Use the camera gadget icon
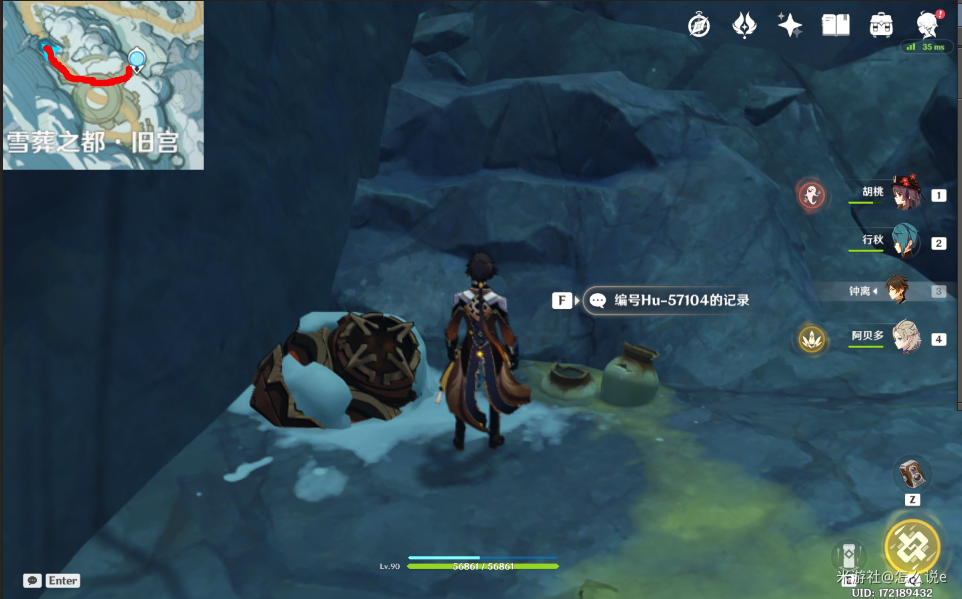This screenshot has width=962, height=599. tap(911, 473)
